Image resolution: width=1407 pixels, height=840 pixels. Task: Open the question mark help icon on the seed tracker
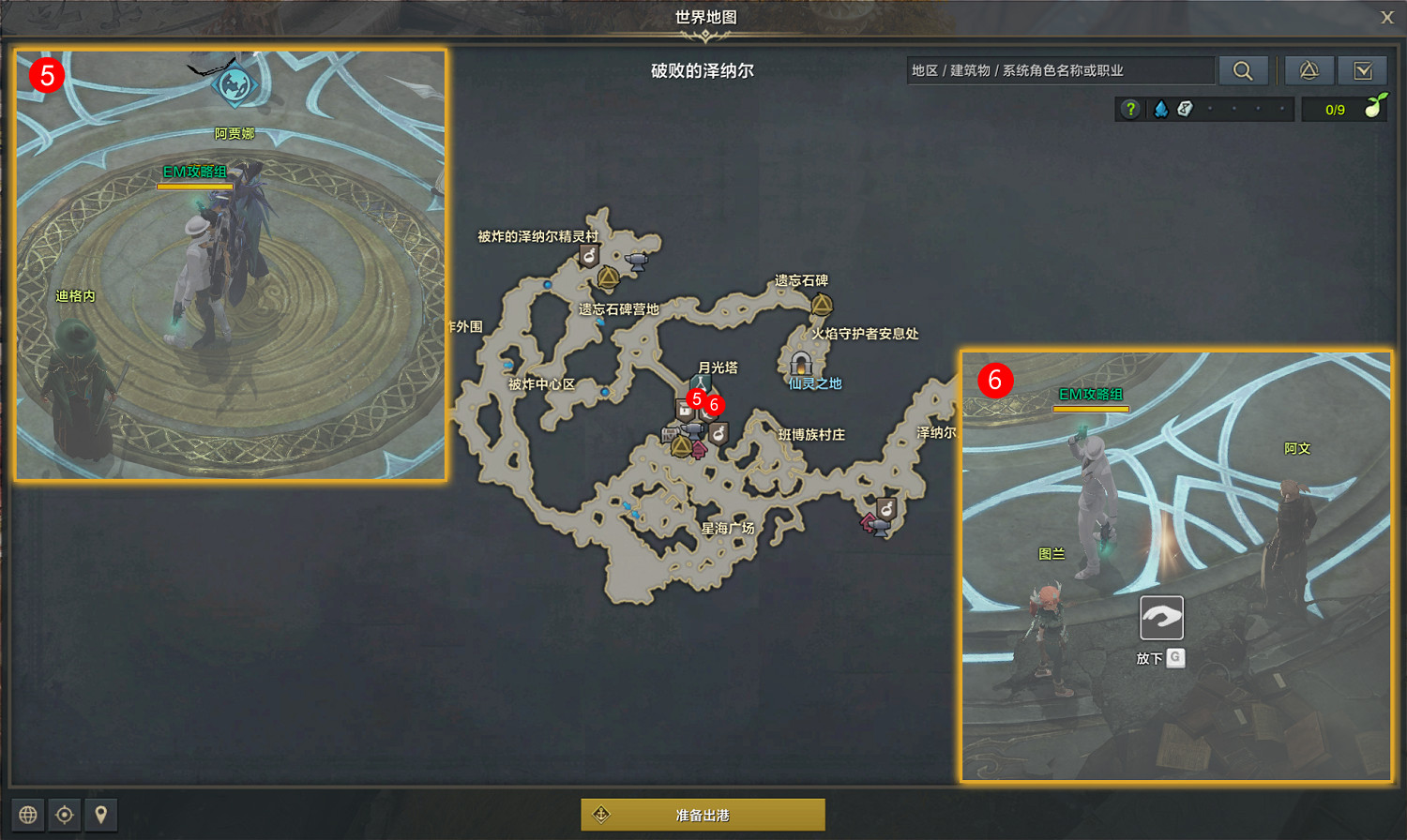pyautogui.click(x=1130, y=108)
